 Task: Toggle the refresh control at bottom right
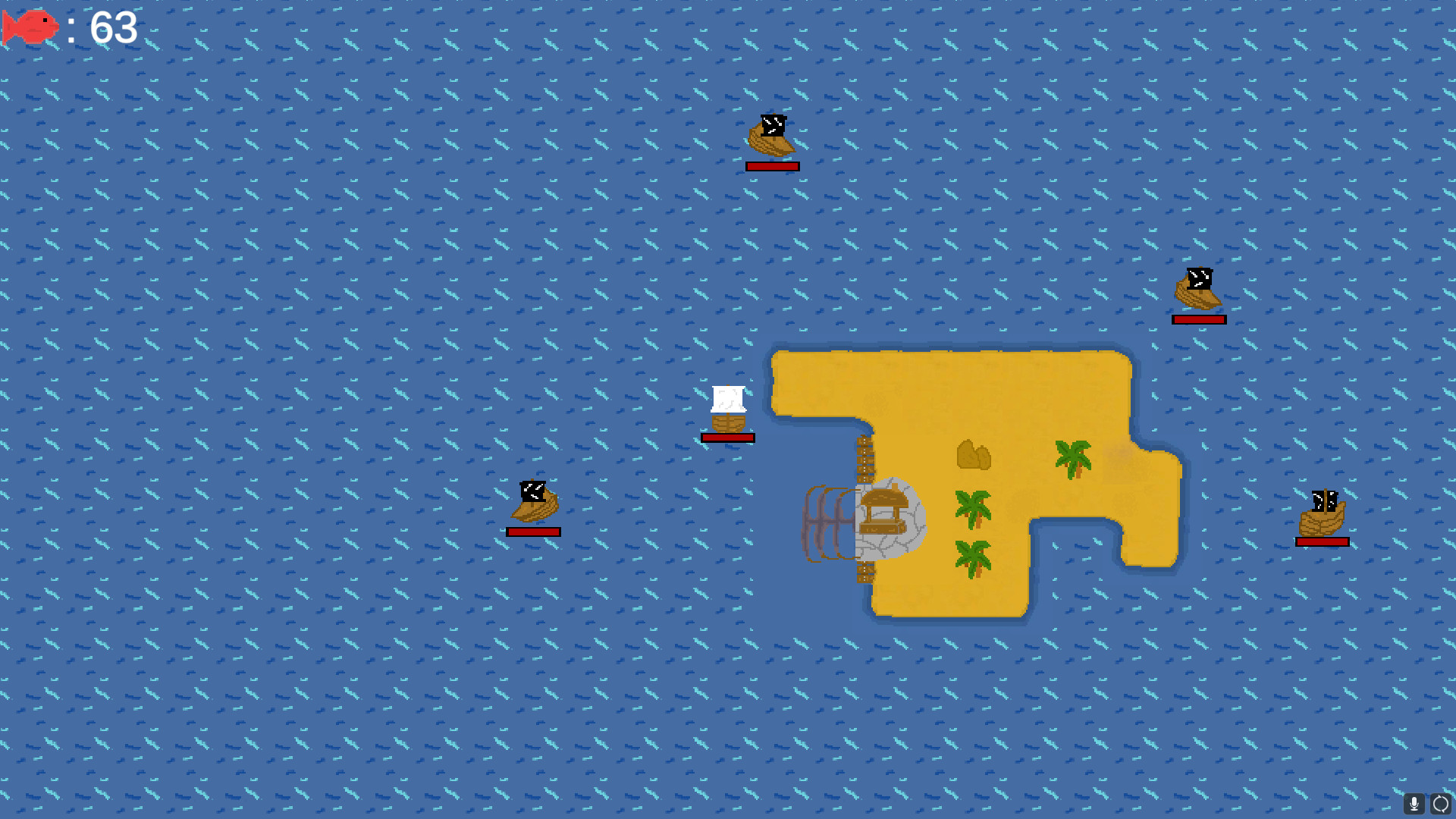click(x=1440, y=803)
